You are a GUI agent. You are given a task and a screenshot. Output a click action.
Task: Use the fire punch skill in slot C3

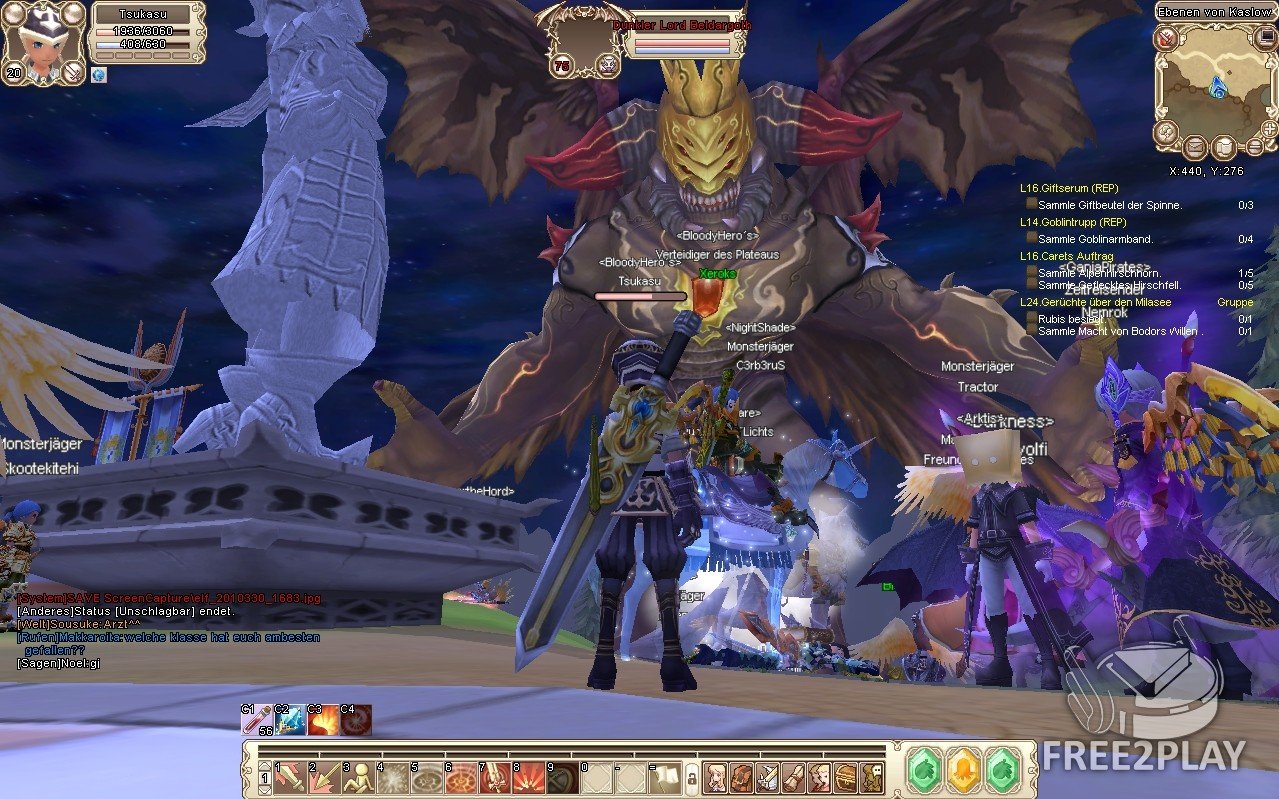(x=323, y=720)
